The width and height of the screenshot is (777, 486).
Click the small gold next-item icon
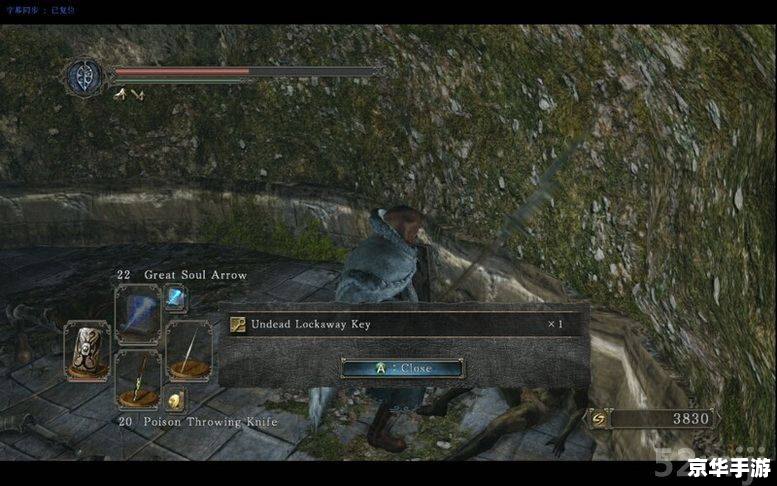pos(175,400)
